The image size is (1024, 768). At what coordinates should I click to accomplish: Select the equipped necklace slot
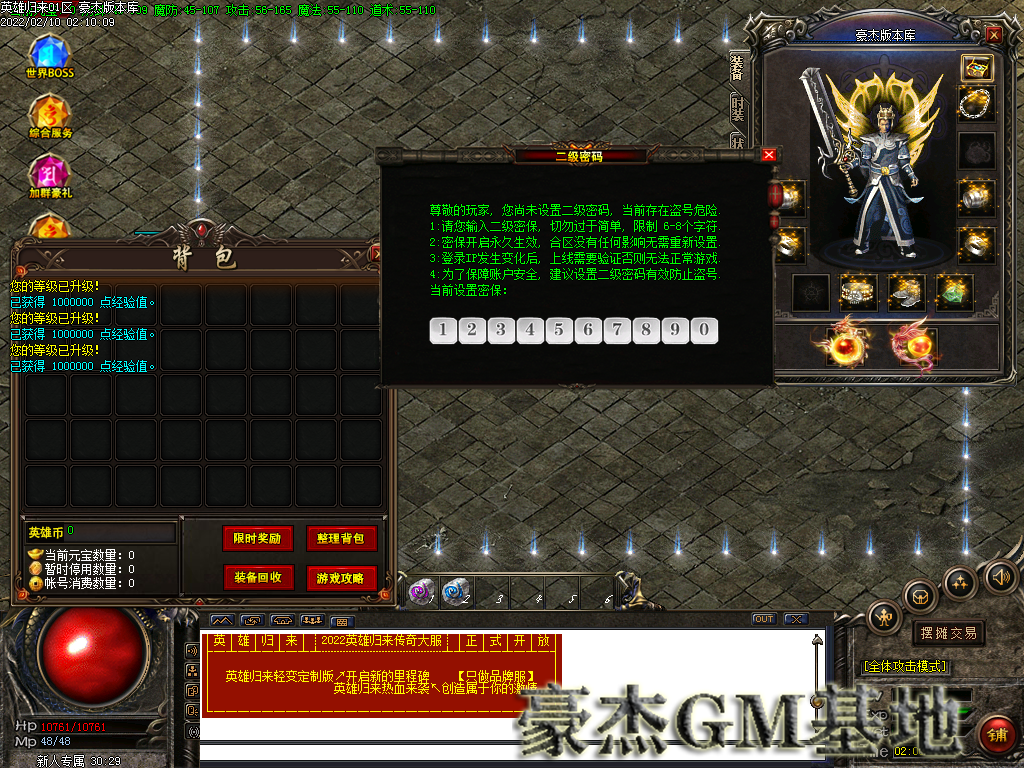(976, 103)
